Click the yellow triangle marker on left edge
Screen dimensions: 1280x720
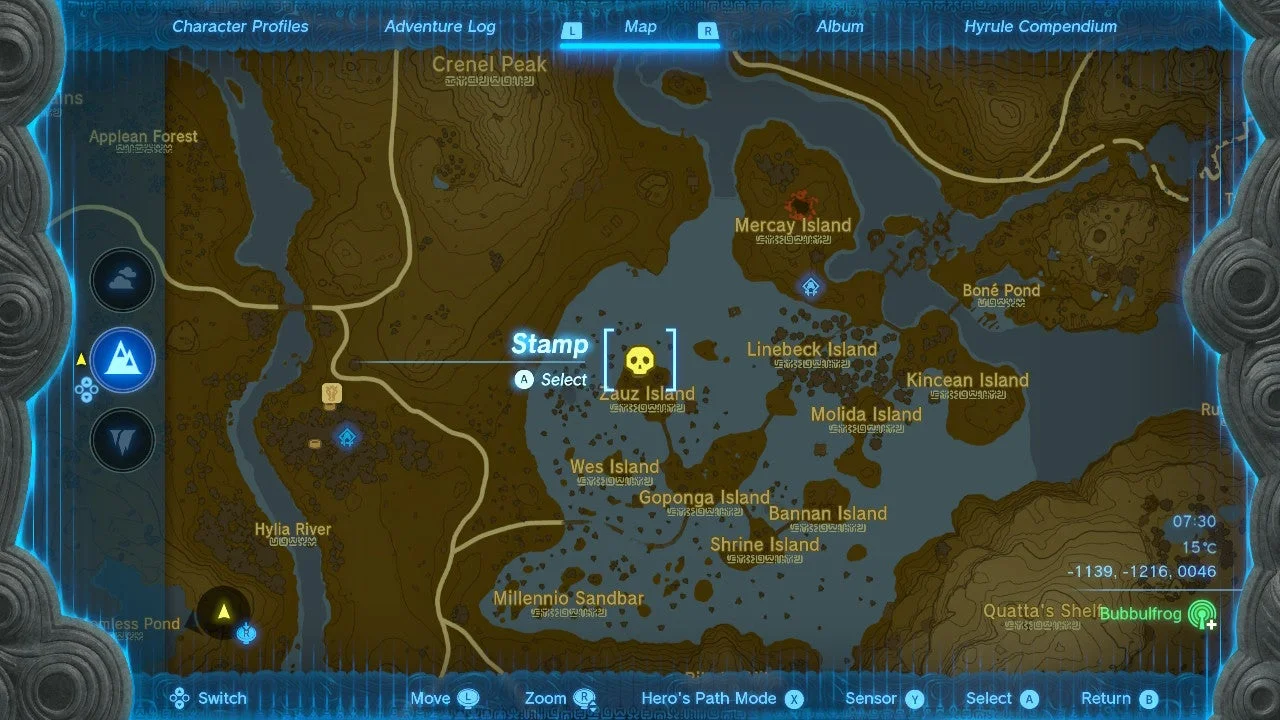[x=80, y=358]
